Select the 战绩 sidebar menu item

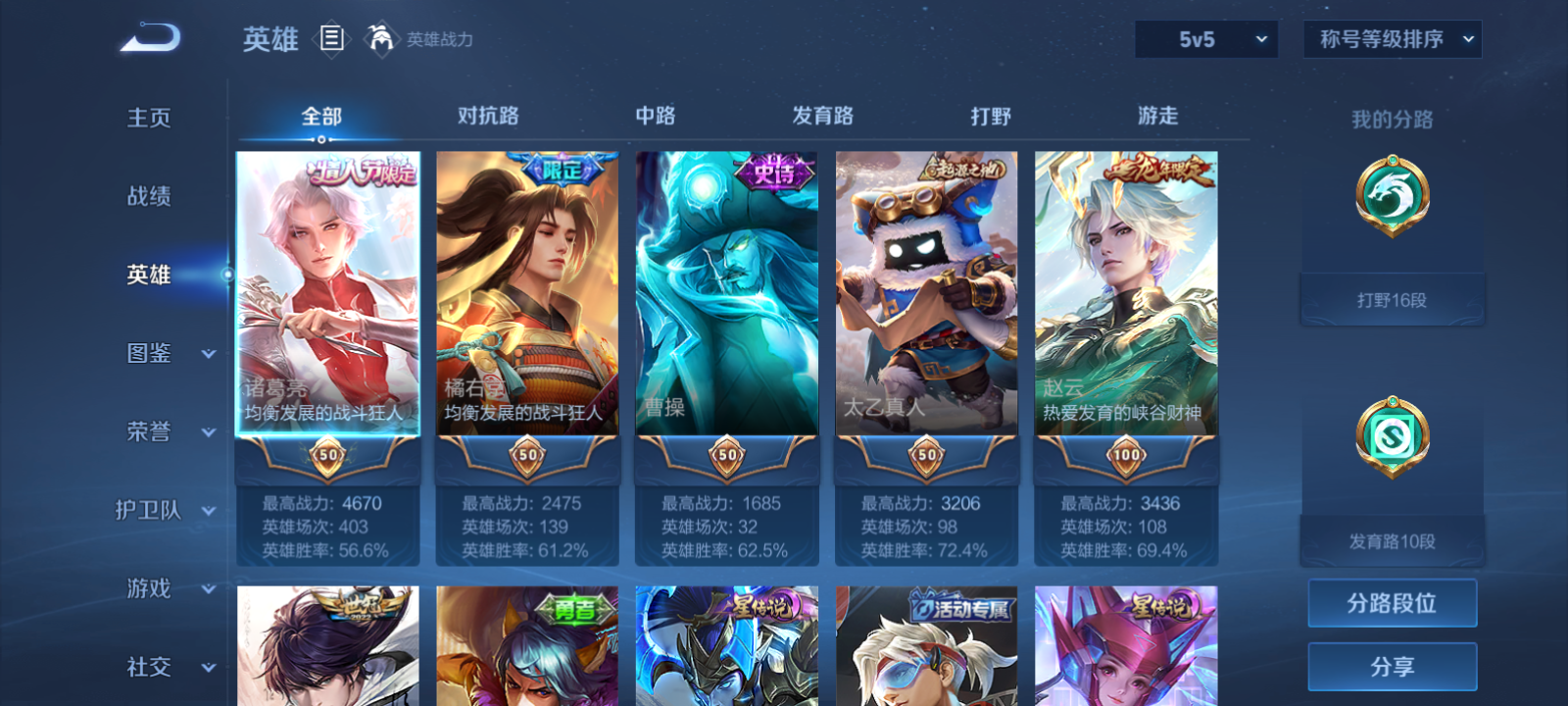pos(147,197)
